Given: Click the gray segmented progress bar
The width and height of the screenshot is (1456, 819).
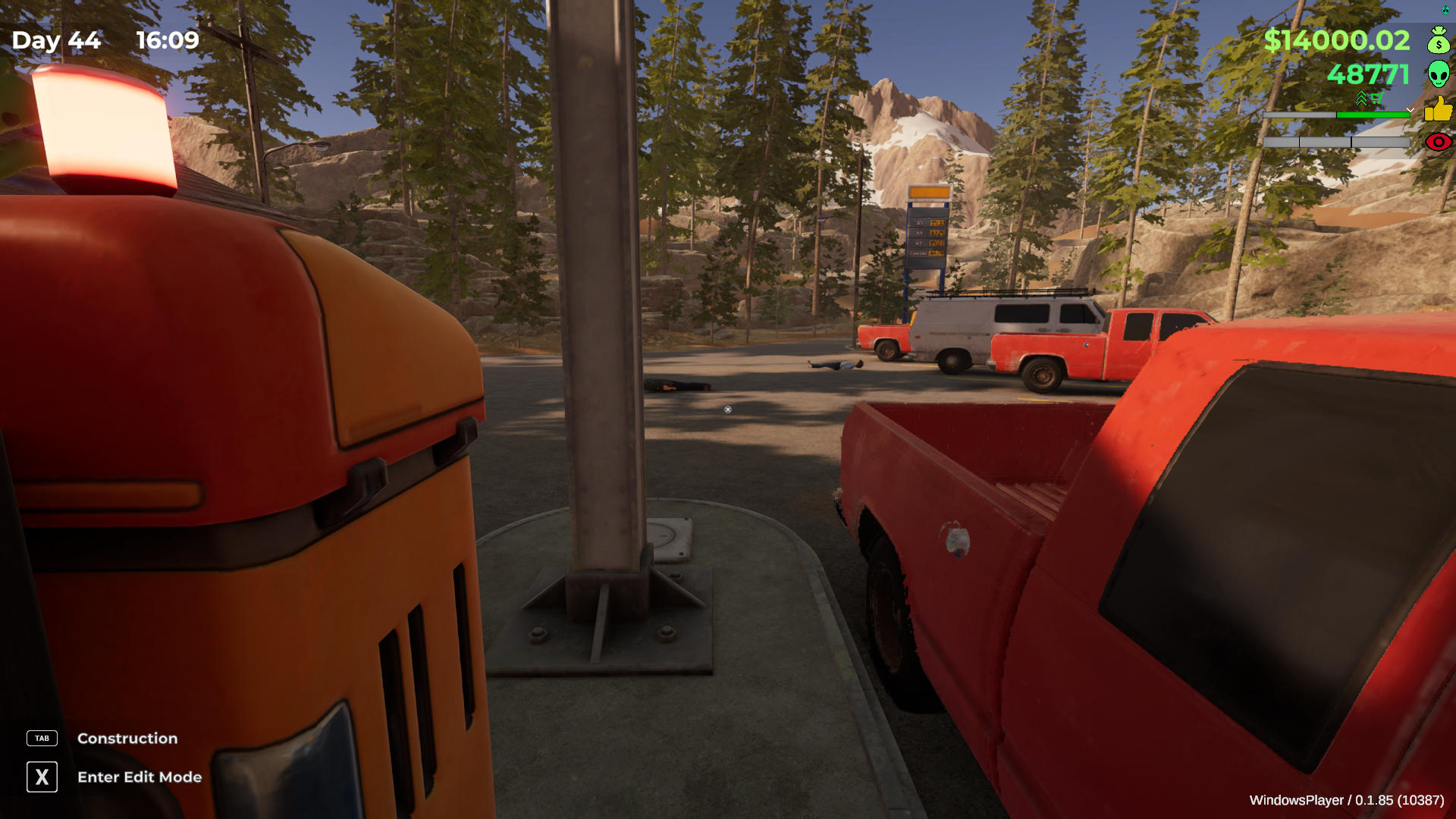Looking at the screenshot, I should click(1336, 142).
